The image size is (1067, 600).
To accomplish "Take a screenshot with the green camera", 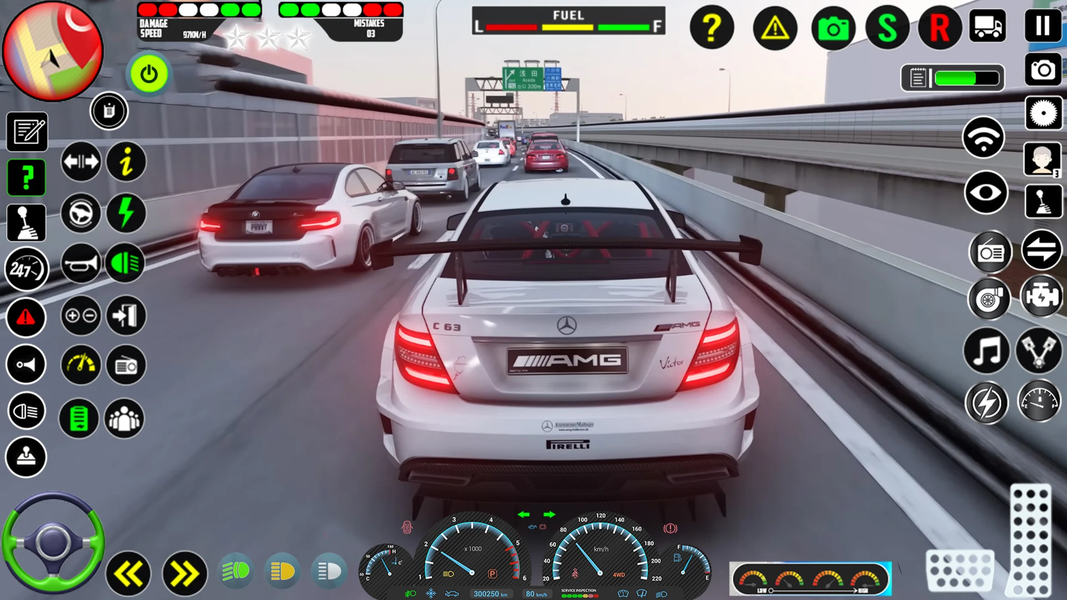I will pos(833,29).
